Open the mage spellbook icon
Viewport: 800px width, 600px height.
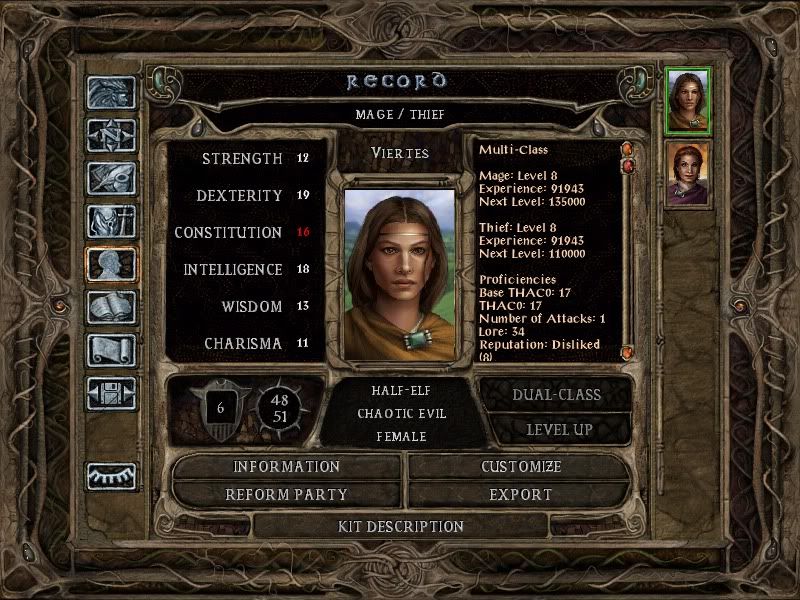point(112,307)
